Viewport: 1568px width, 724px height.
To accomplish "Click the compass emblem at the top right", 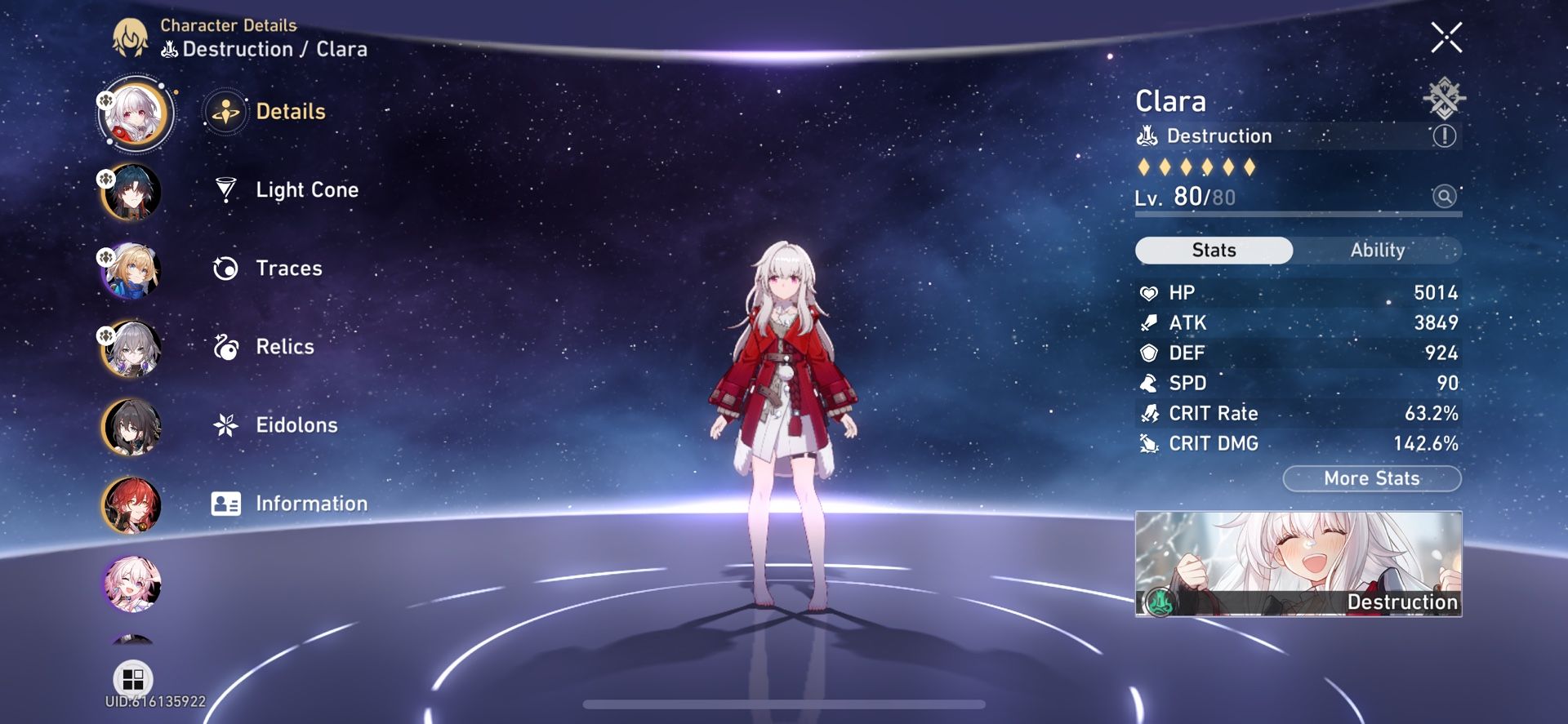I will point(1445,98).
